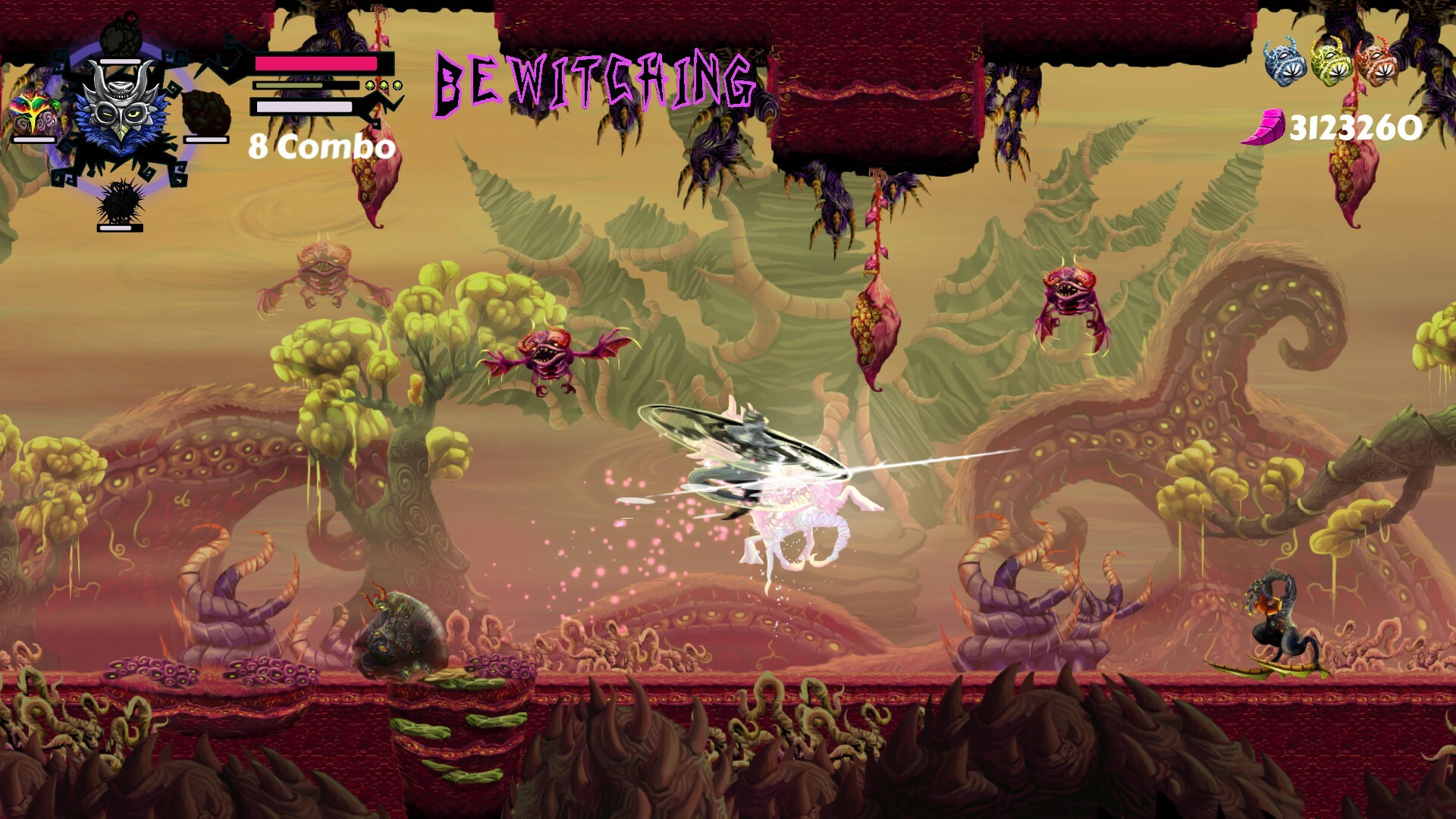The height and width of the screenshot is (819, 1456).
Task: Toggle the third green shield pip
Action: click(396, 86)
